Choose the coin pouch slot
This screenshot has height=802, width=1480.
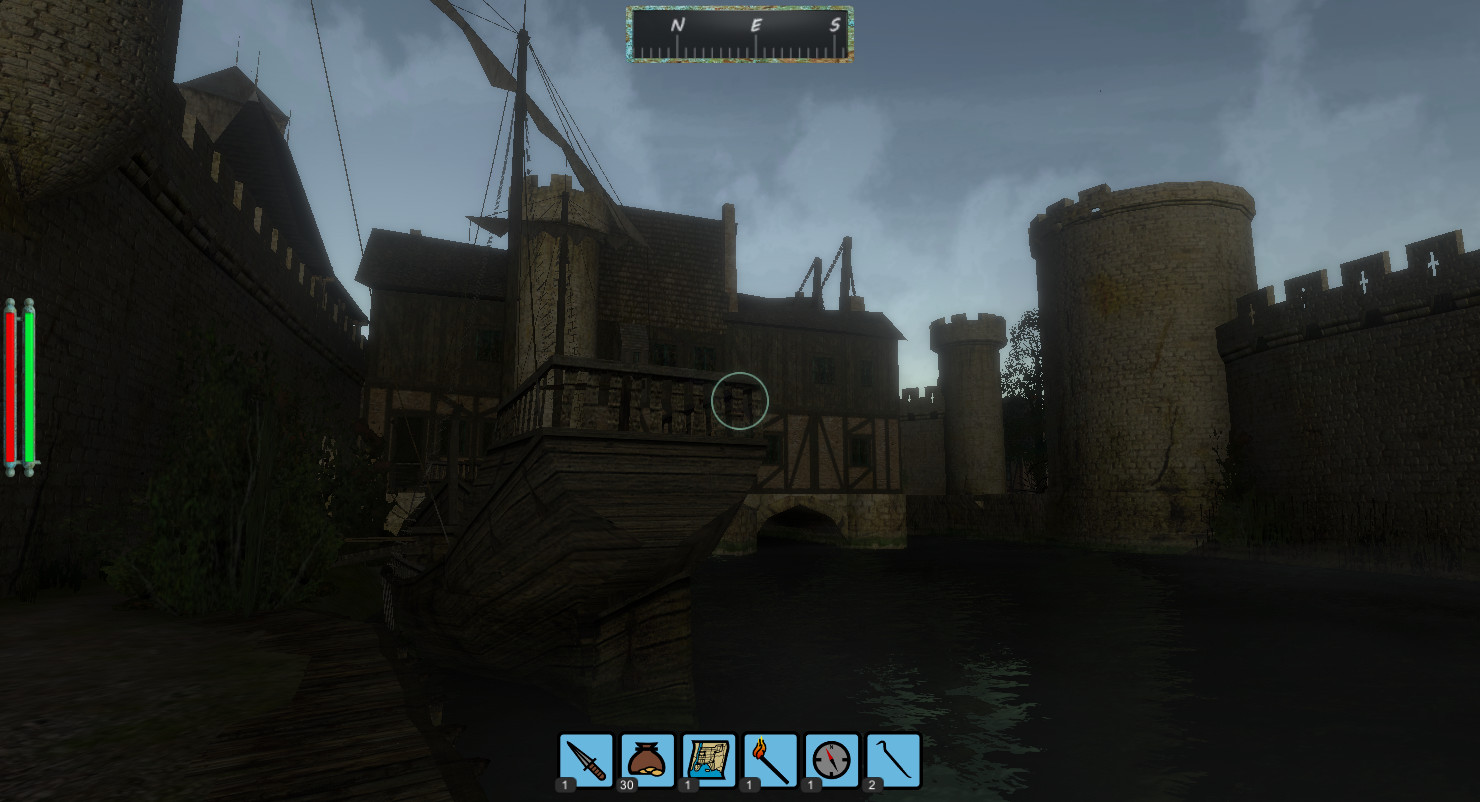648,761
